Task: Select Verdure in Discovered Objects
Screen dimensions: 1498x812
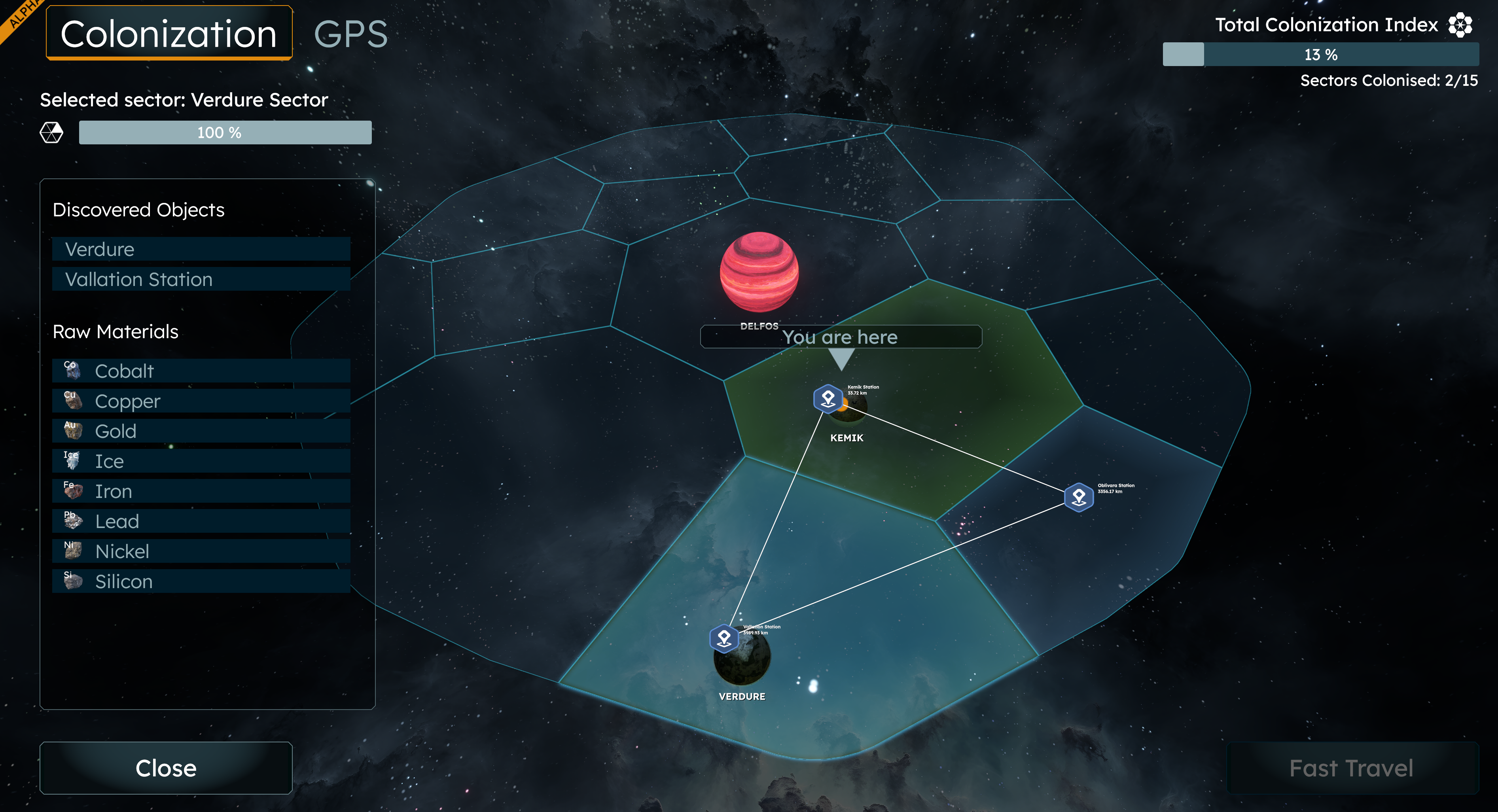Action: point(201,249)
